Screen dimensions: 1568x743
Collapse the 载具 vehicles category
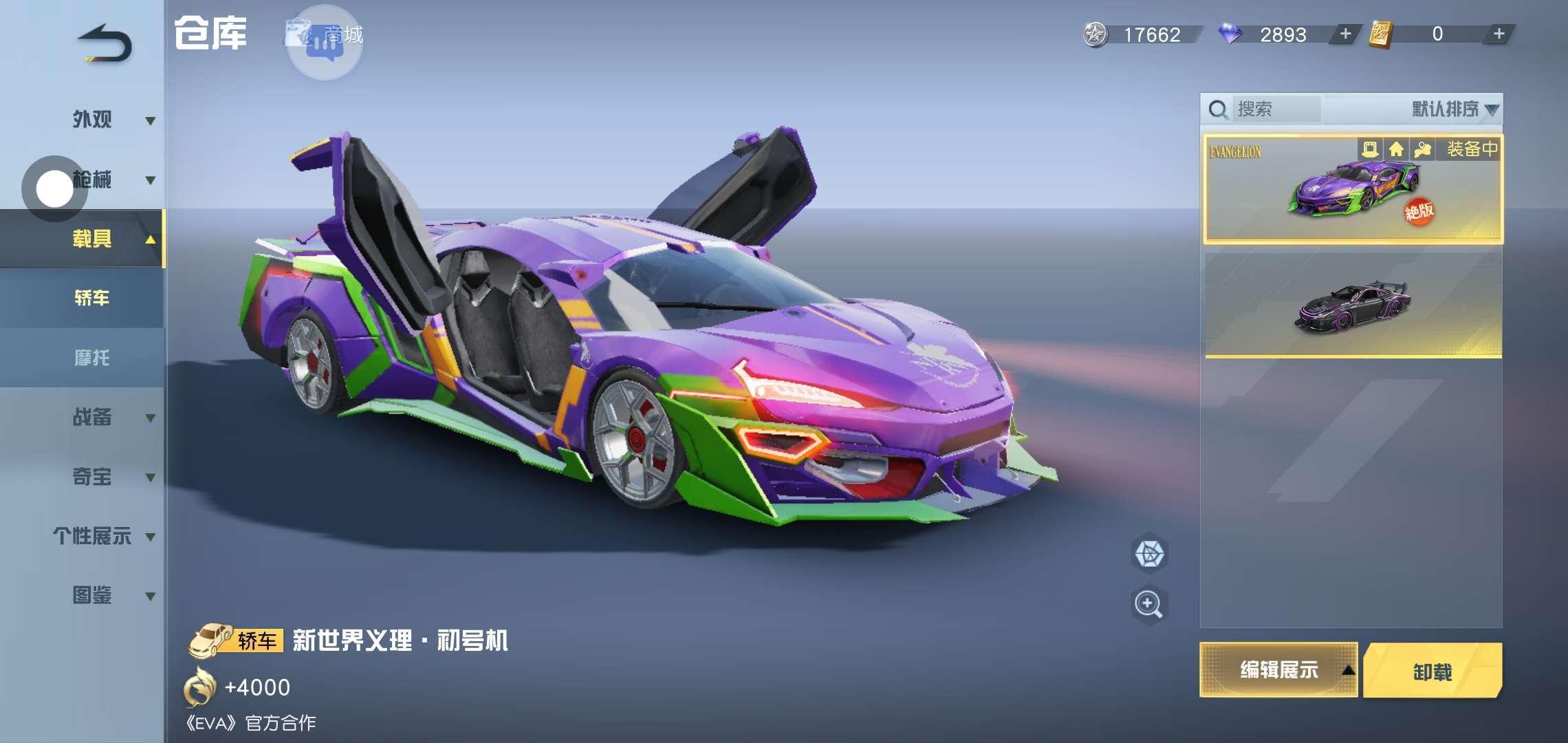coord(110,239)
